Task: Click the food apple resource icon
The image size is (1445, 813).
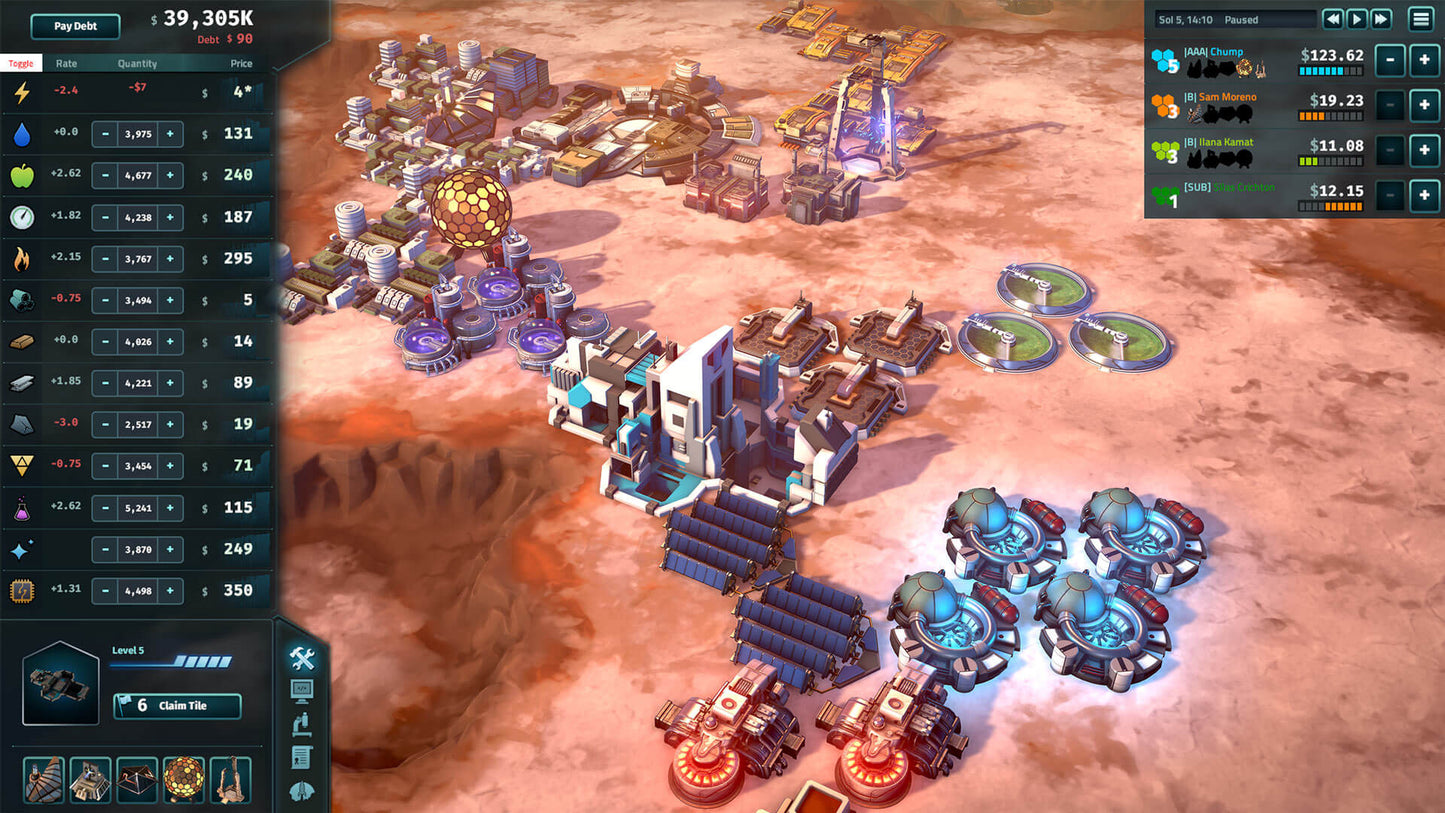Action: pos(22,174)
